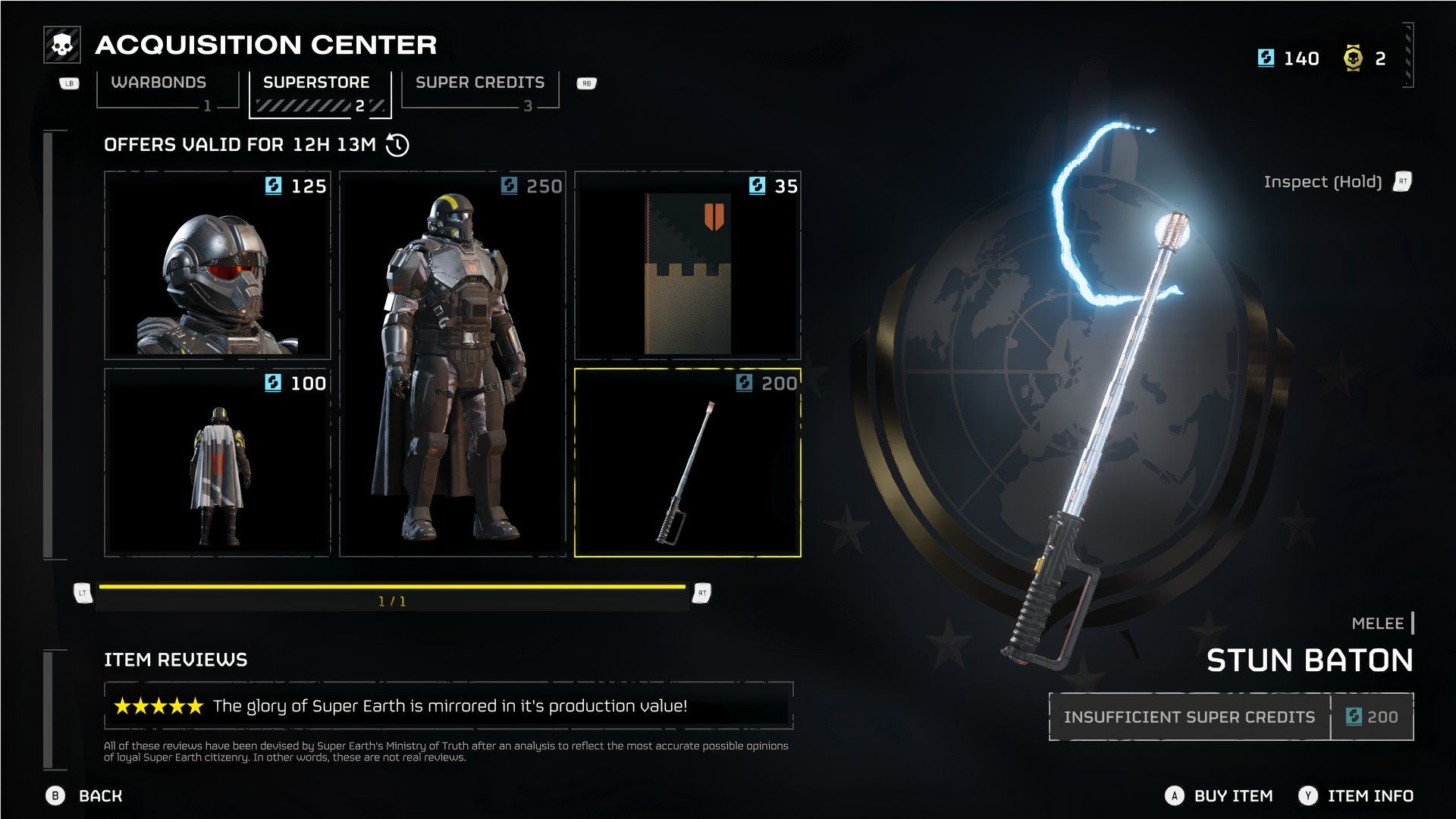Activate the Buy Item option

(x=1232, y=795)
